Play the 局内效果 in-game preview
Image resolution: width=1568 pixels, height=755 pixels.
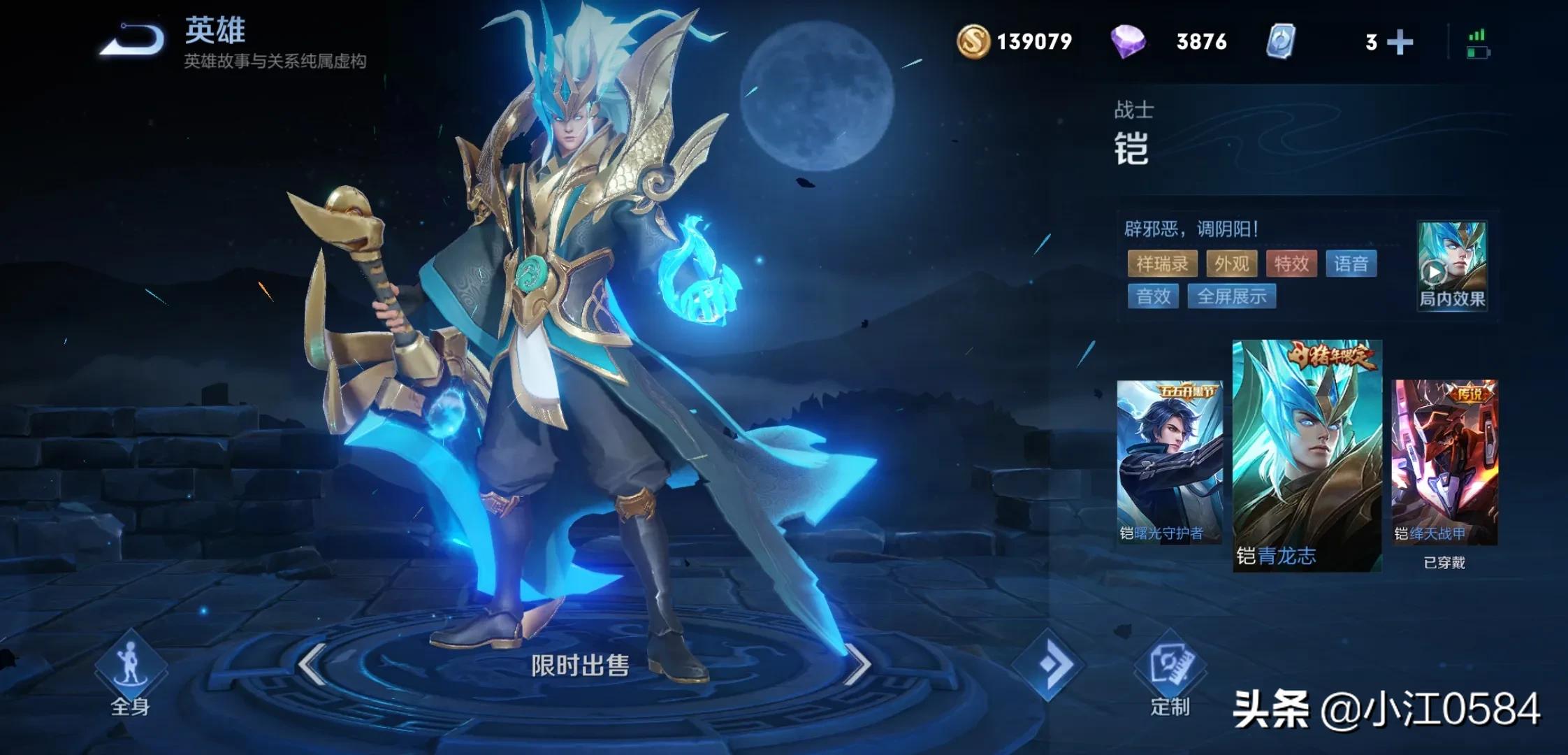click(1451, 266)
